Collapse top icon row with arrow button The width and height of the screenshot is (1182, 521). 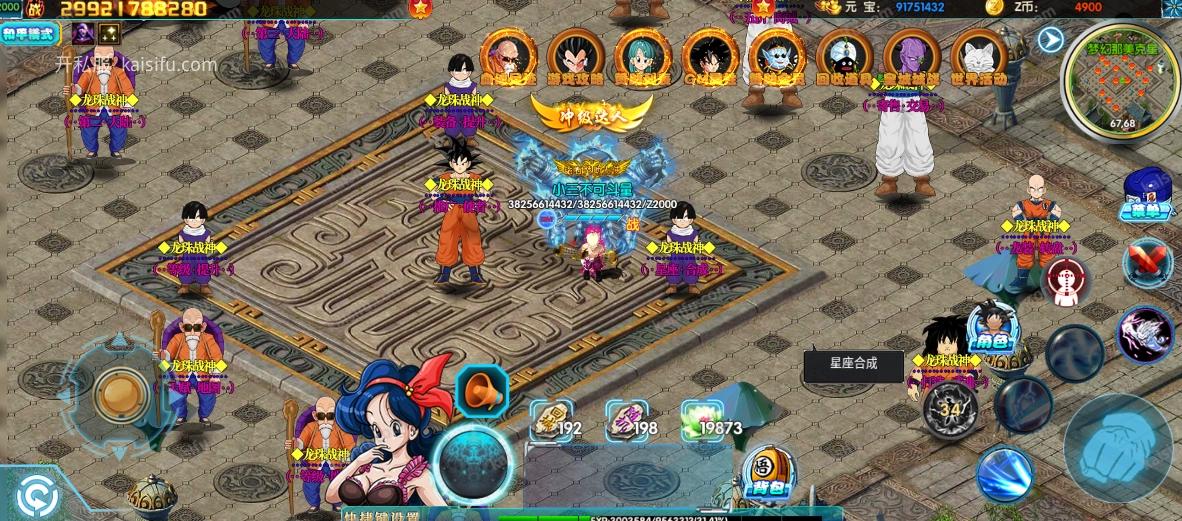[x=1050, y=39]
